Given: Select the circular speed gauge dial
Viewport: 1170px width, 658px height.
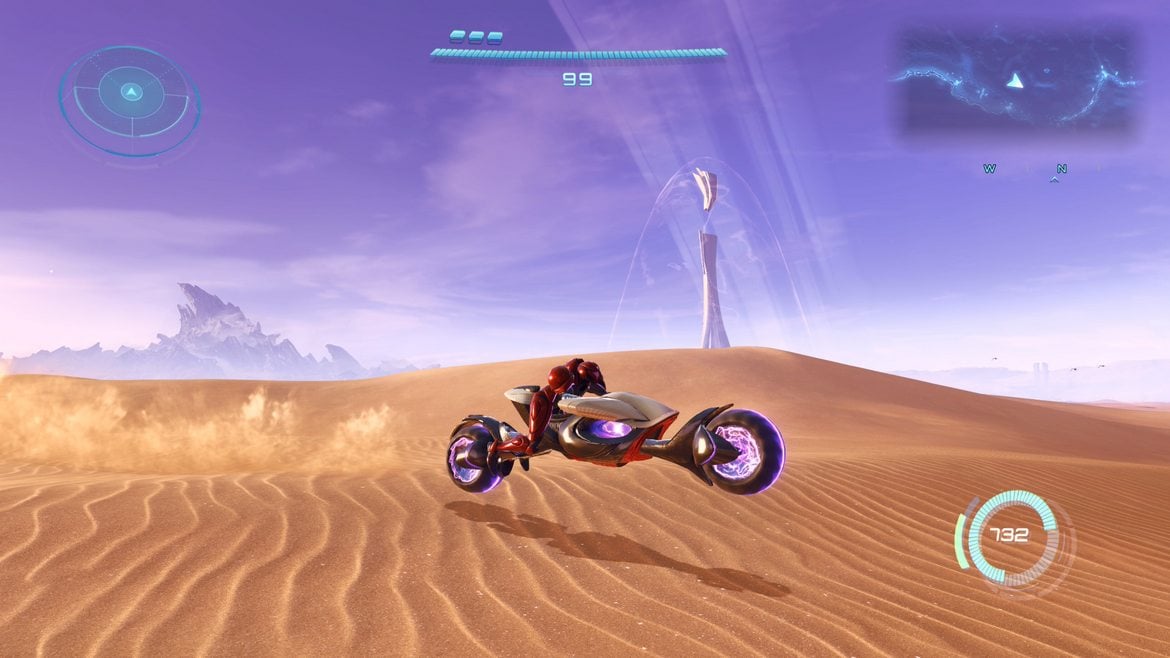Looking at the screenshot, I should coord(1012,535).
